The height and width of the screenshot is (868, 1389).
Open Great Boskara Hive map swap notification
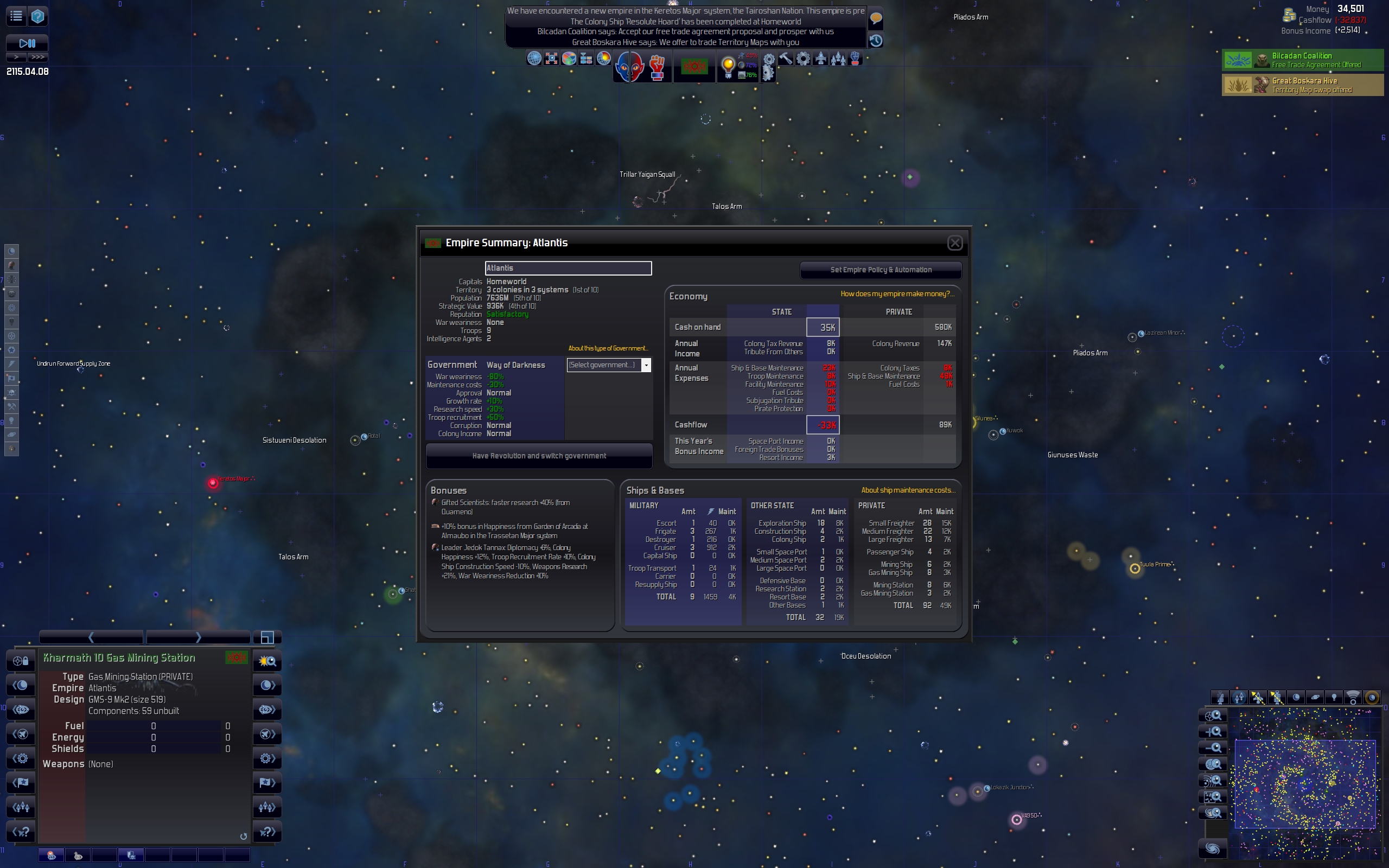click(1302, 85)
